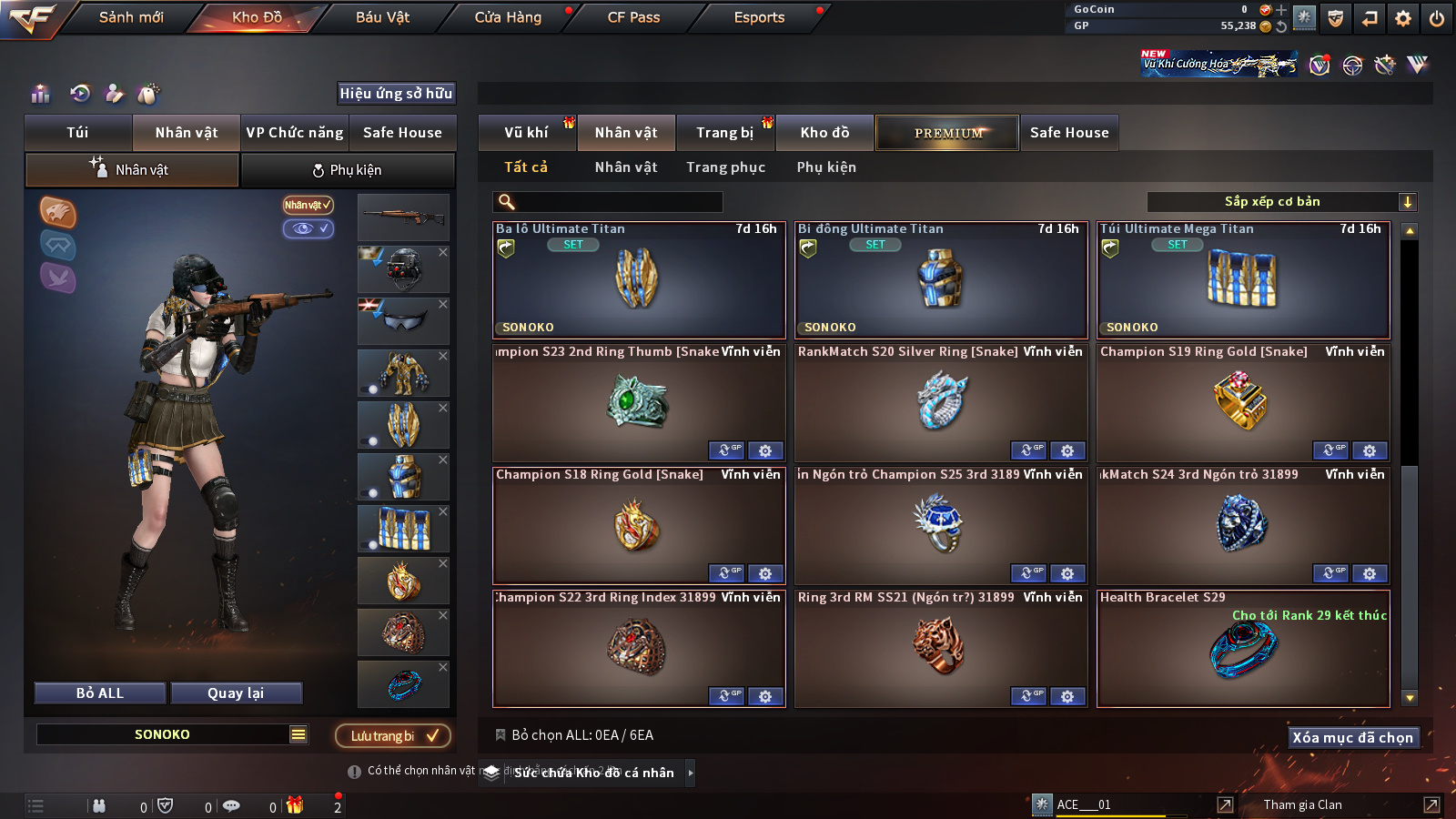Switch to the PREMIUM tab
1456x819 pixels.
[x=947, y=133]
